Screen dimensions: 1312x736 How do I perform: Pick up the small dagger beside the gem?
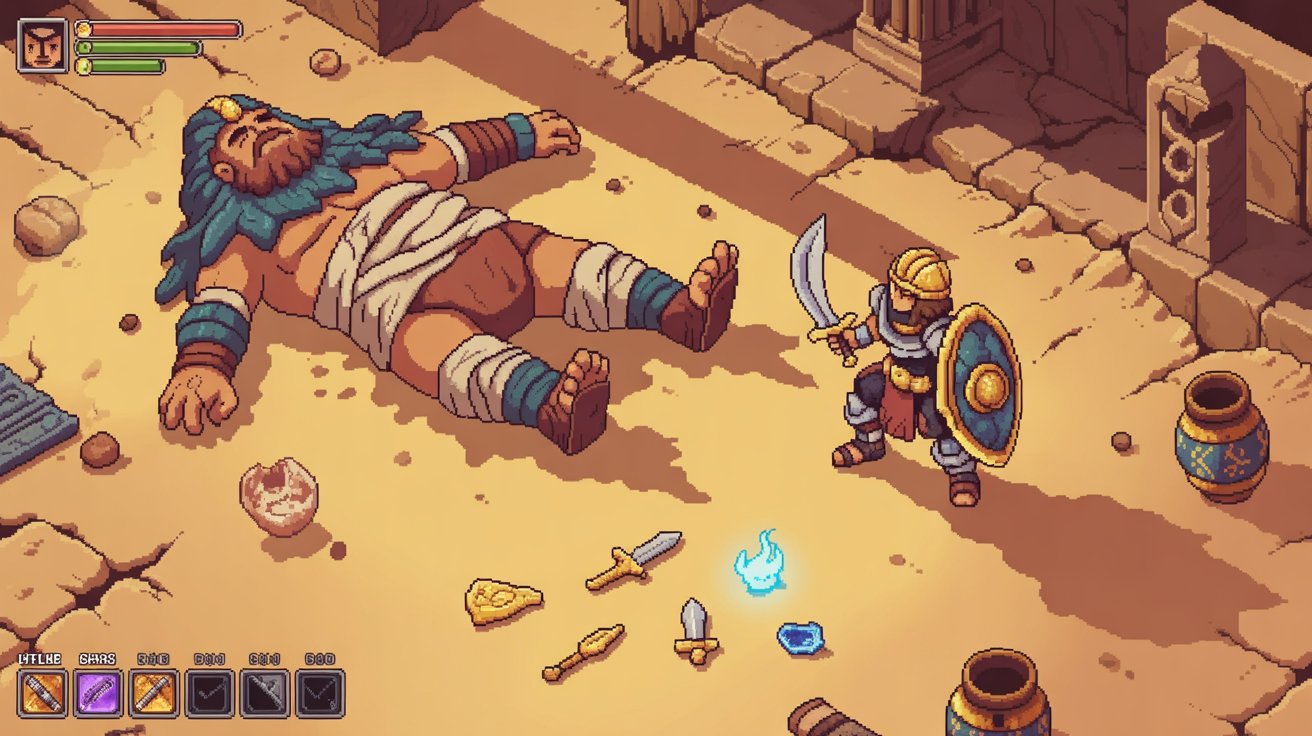tap(694, 630)
